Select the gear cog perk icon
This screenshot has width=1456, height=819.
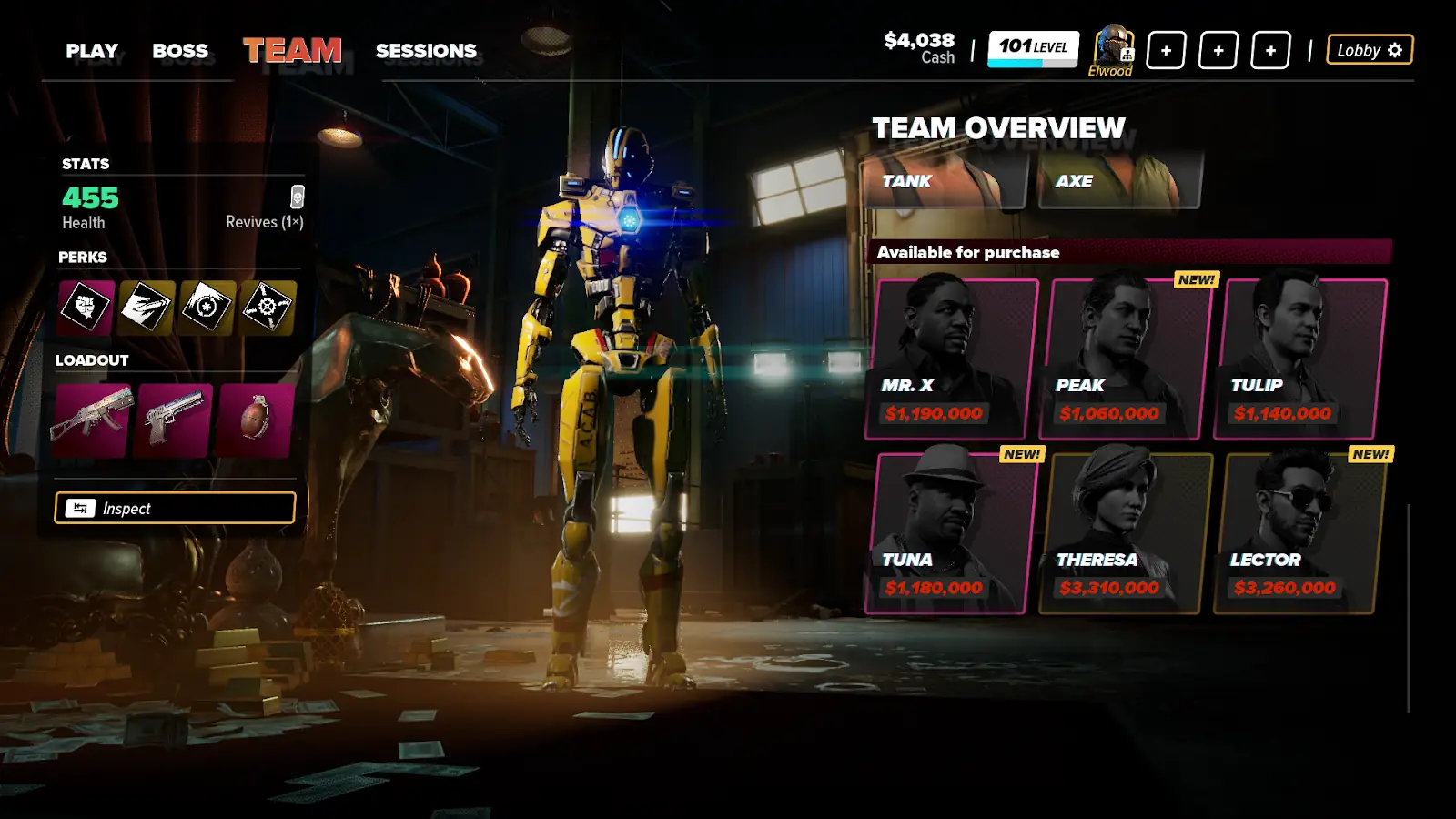tap(268, 307)
